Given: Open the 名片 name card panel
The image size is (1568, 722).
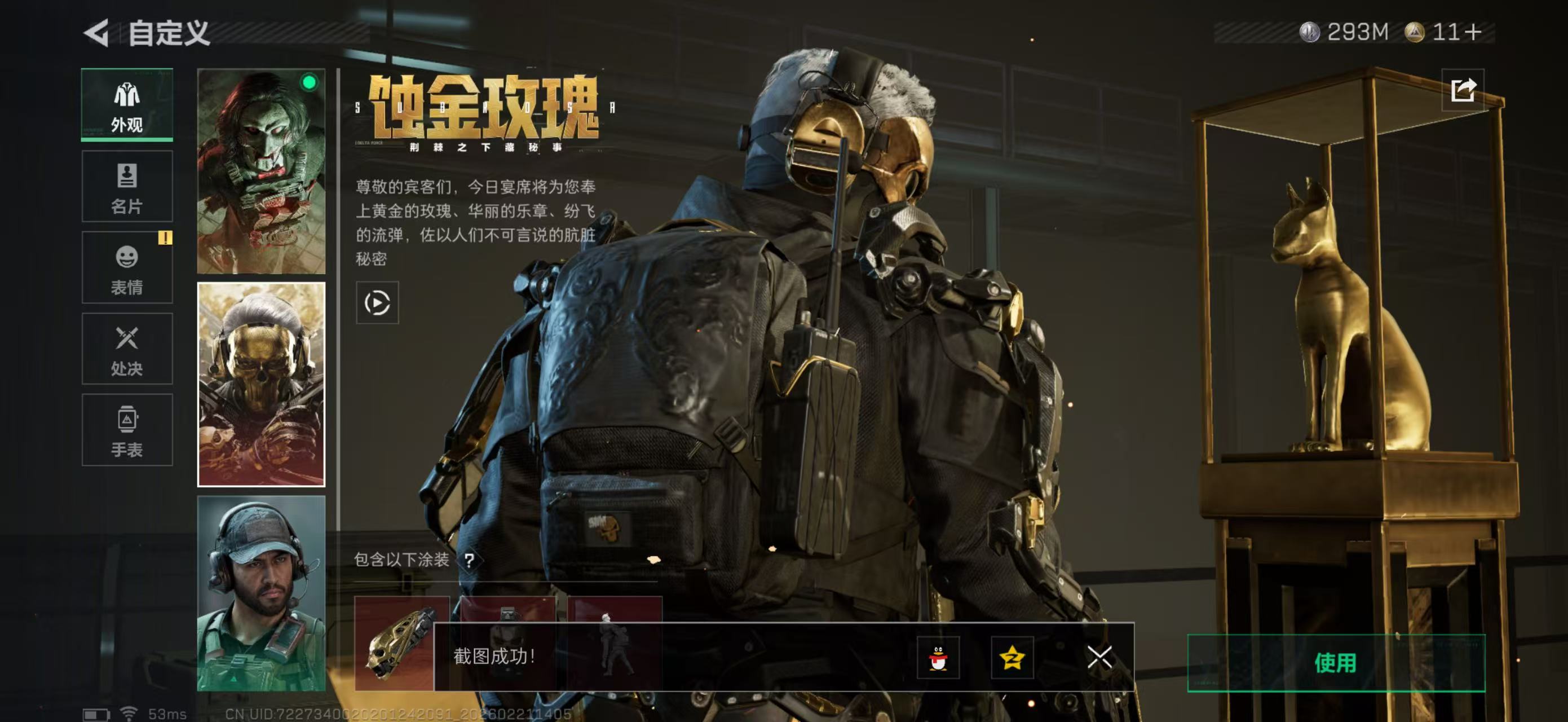Looking at the screenshot, I should click(127, 186).
